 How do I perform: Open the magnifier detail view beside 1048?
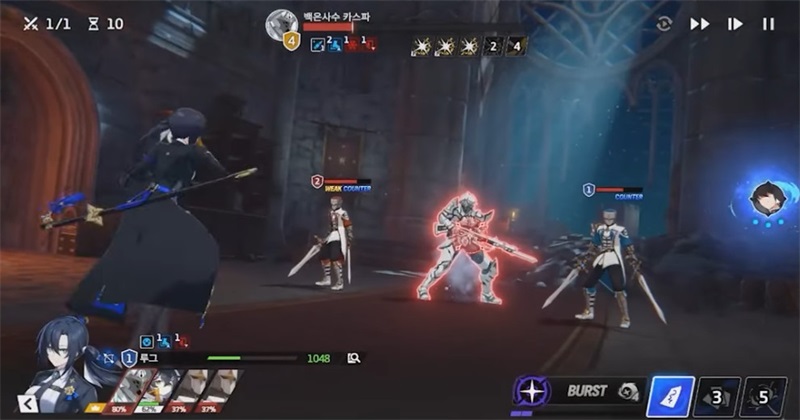pos(353,358)
